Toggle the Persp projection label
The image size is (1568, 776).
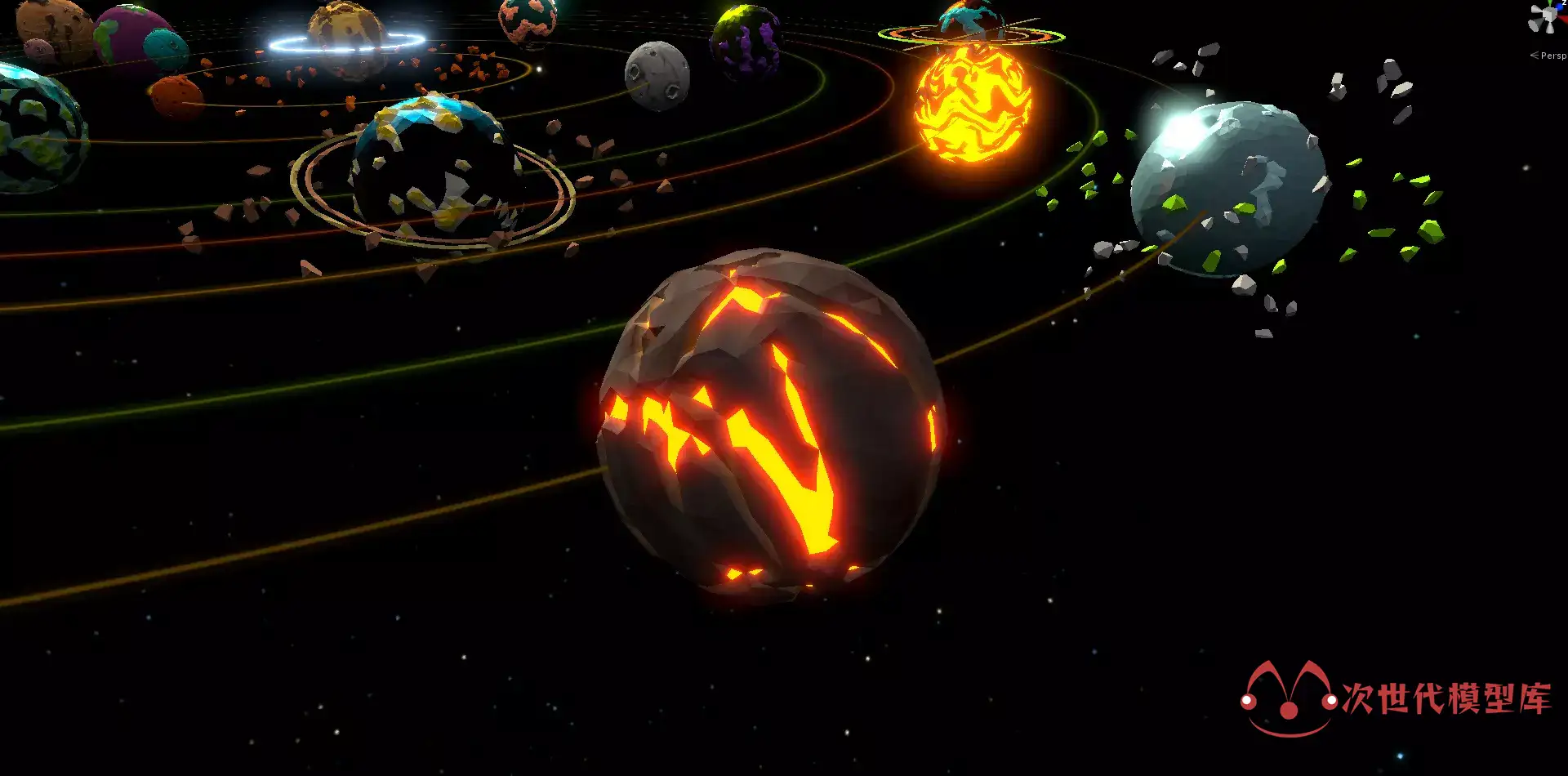pos(1552,56)
